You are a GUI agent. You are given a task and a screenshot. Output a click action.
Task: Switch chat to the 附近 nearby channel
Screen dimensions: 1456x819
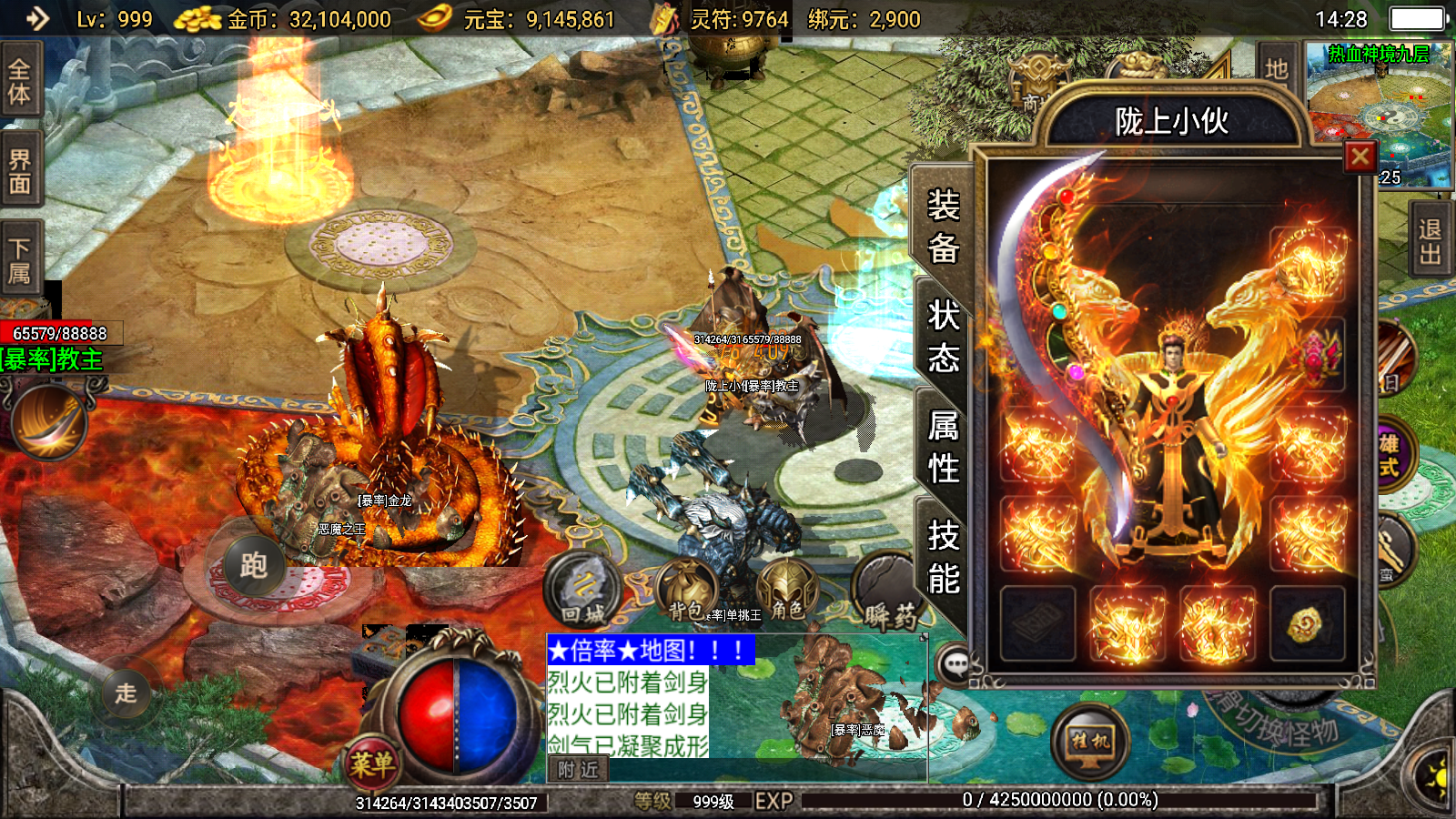[578, 770]
